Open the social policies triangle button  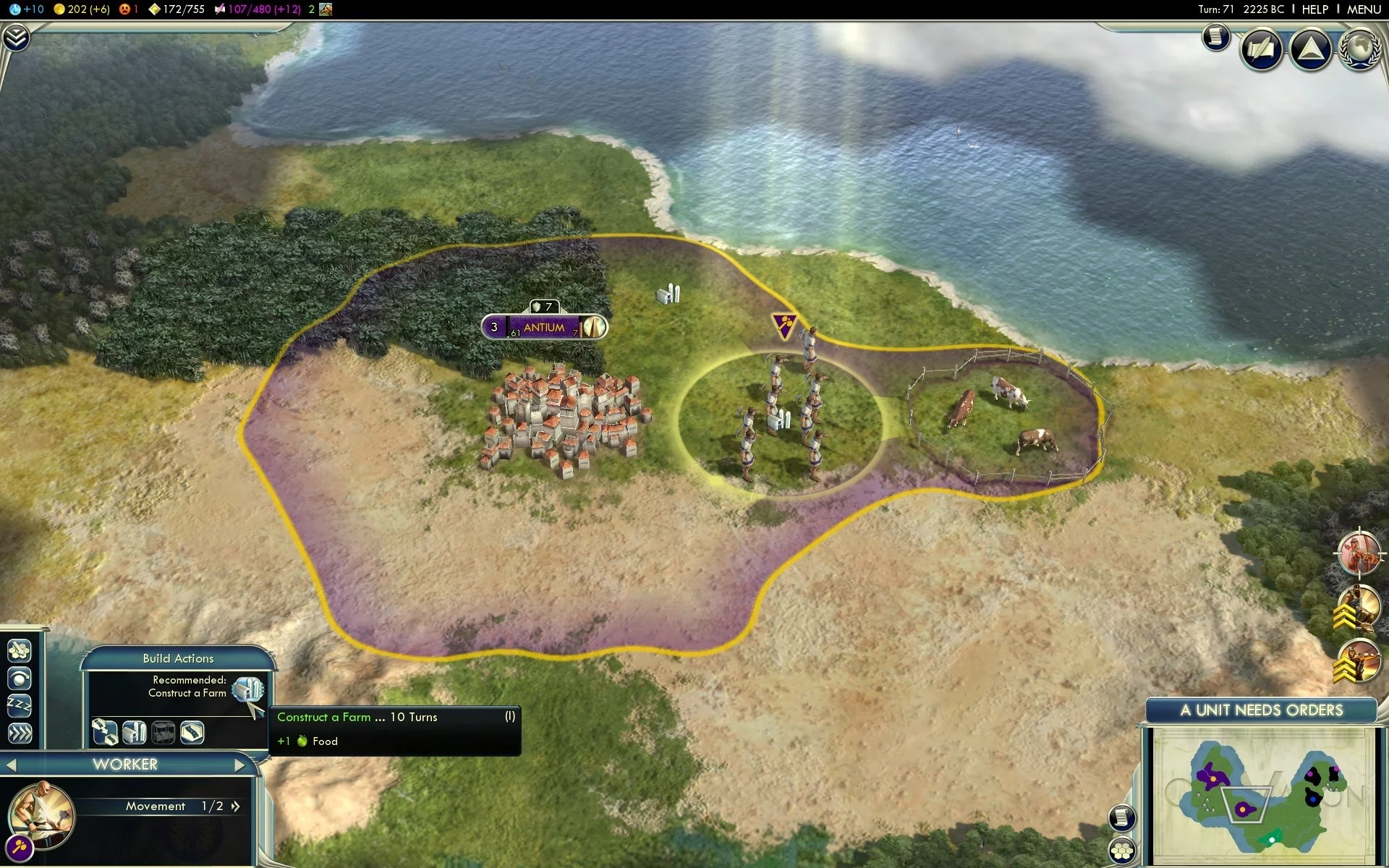1310,49
